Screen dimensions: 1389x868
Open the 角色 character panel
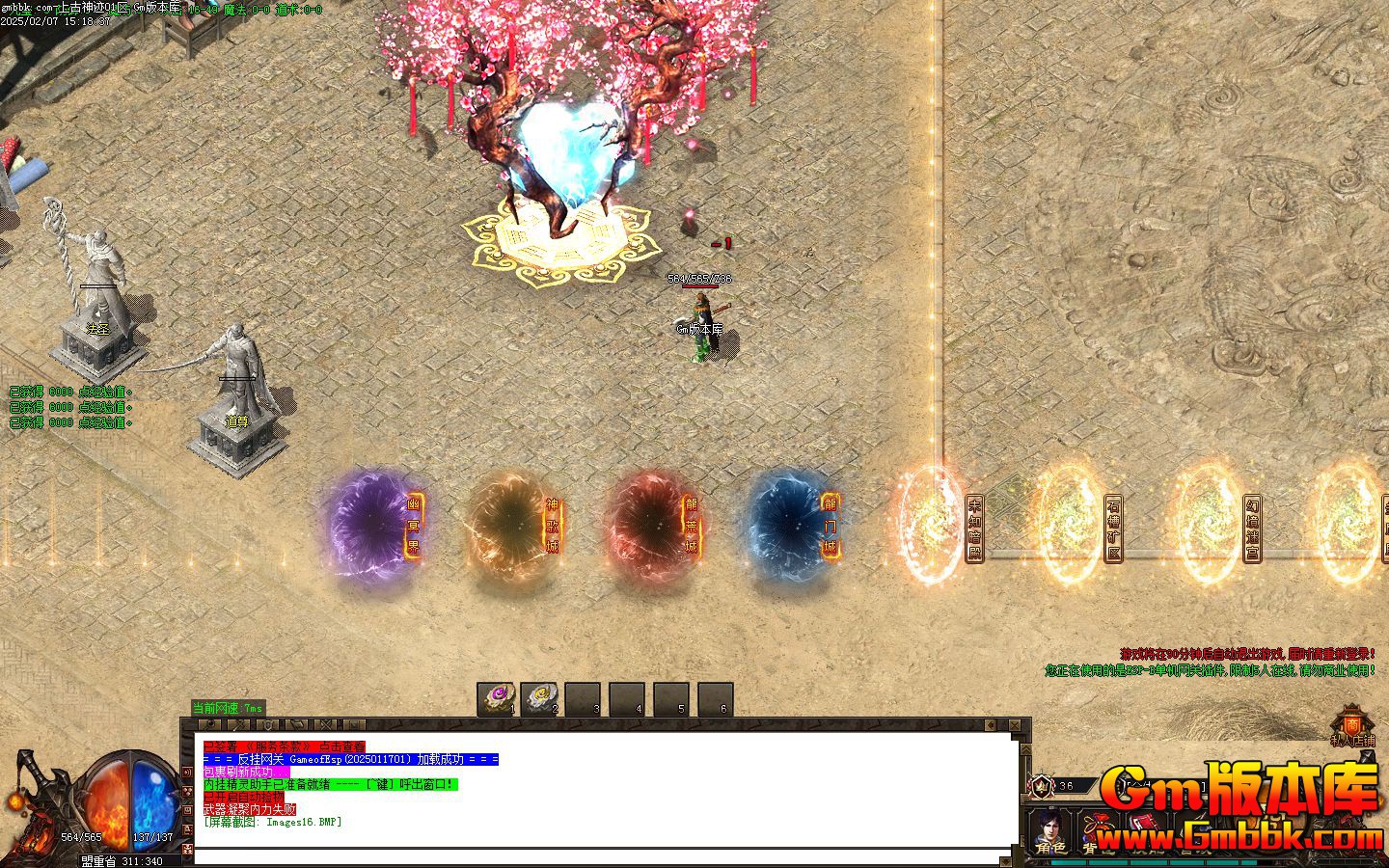click(x=1049, y=833)
